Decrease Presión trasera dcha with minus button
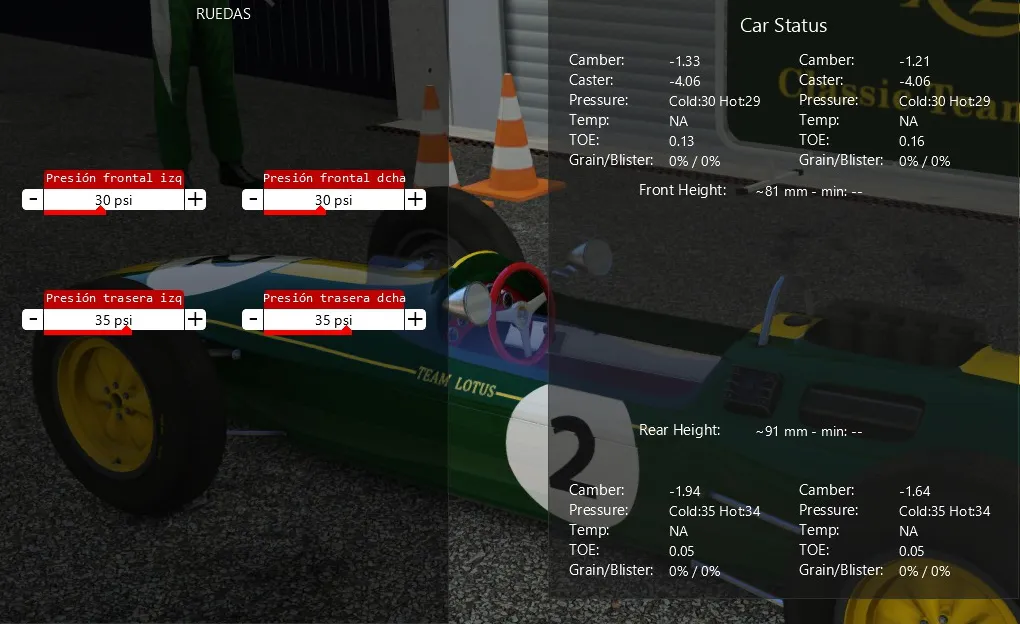This screenshot has height=624, width=1020. (253, 320)
